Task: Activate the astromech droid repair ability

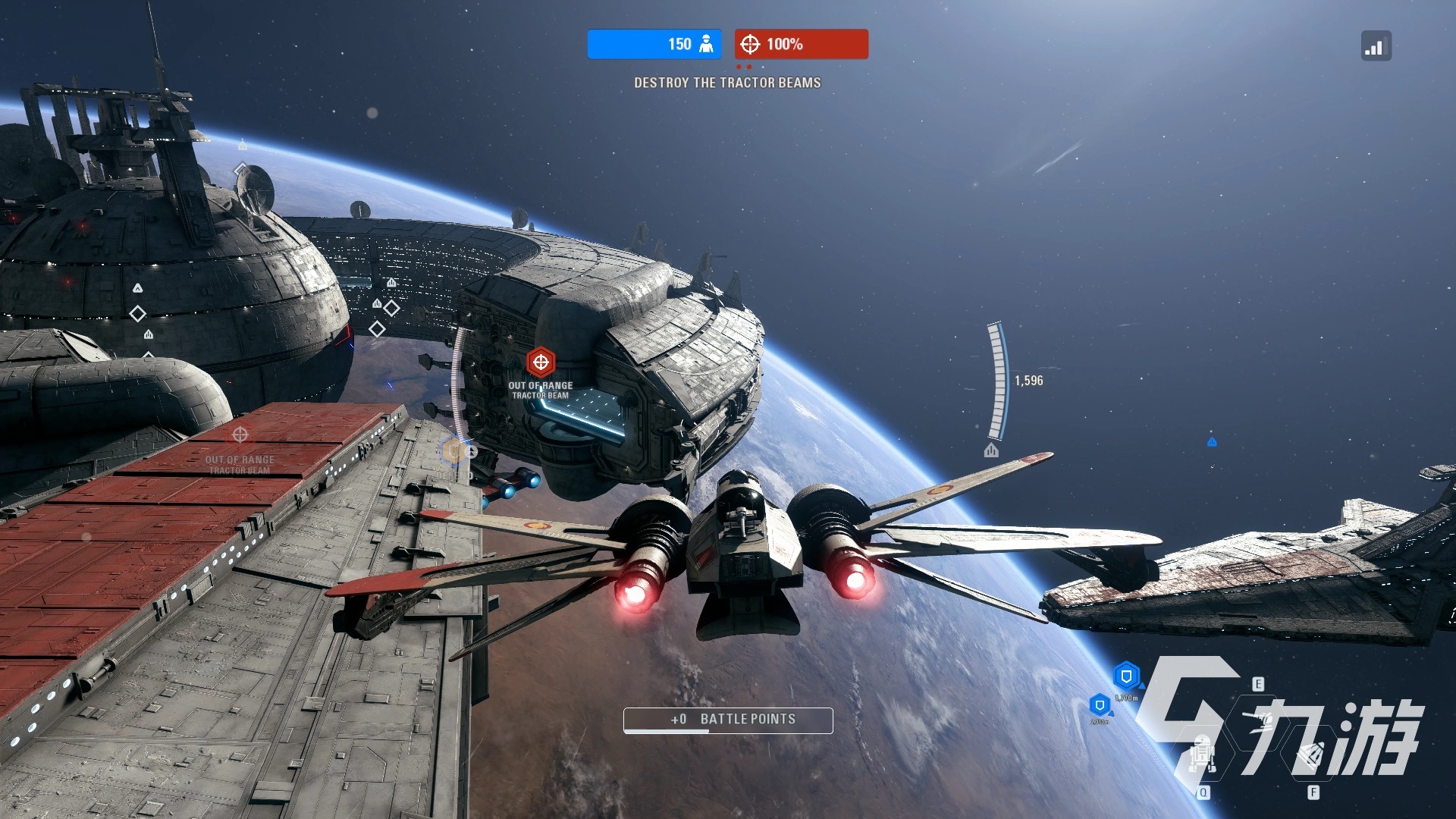Action: pyautogui.click(x=1203, y=755)
